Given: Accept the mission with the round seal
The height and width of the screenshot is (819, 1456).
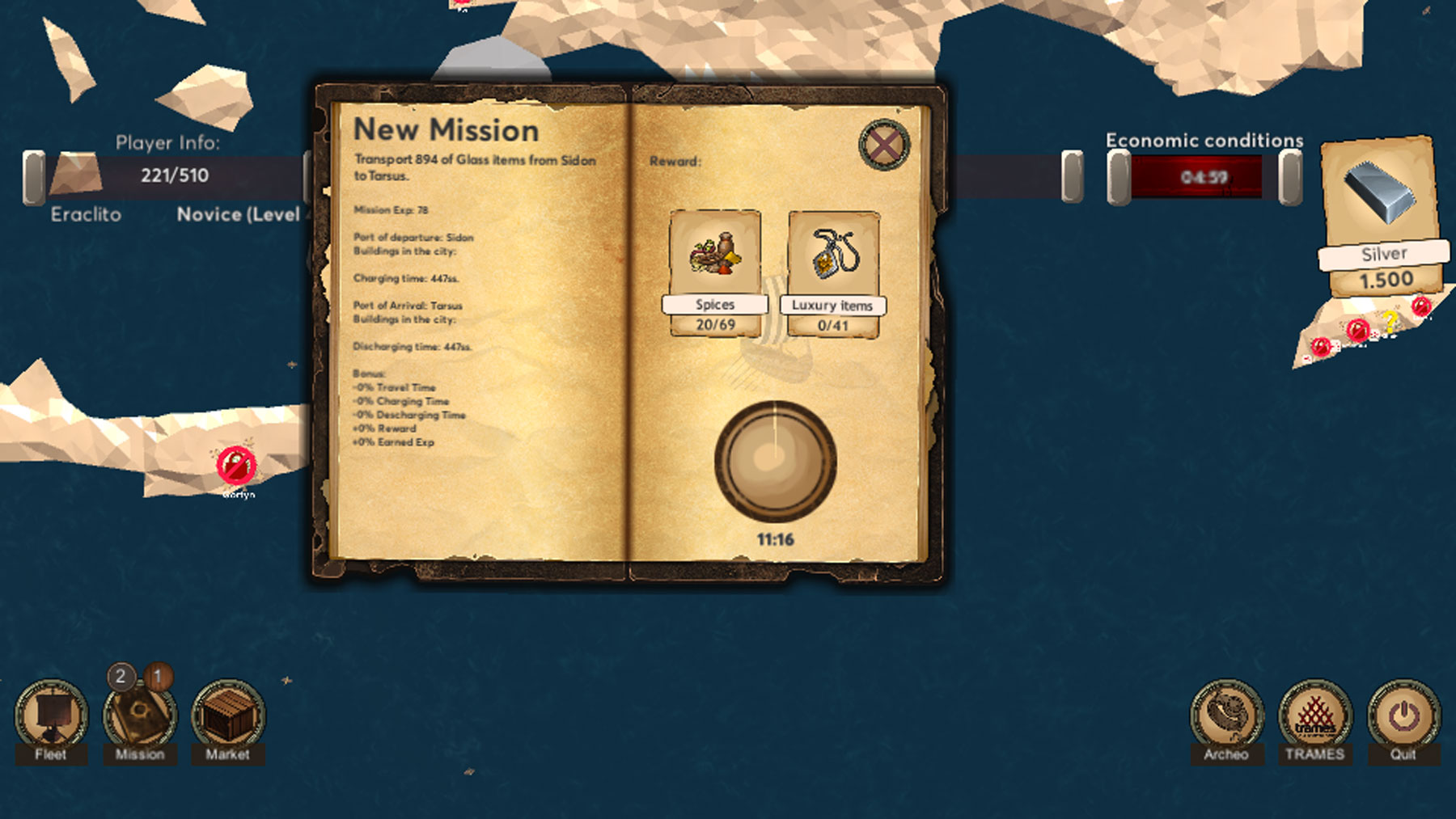Looking at the screenshot, I should pyautogui.click(x=775, y=461).
